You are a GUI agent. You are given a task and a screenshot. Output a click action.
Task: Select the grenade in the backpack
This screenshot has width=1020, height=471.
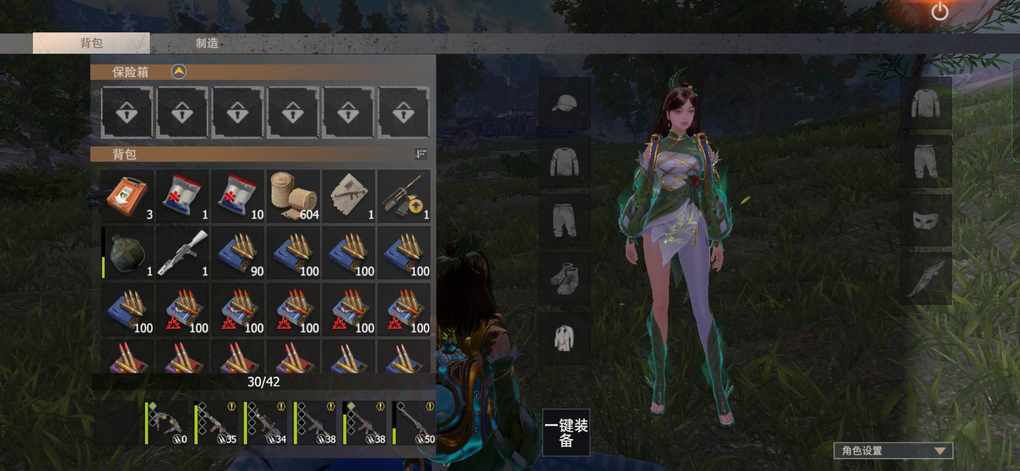[x=129, y=251]
